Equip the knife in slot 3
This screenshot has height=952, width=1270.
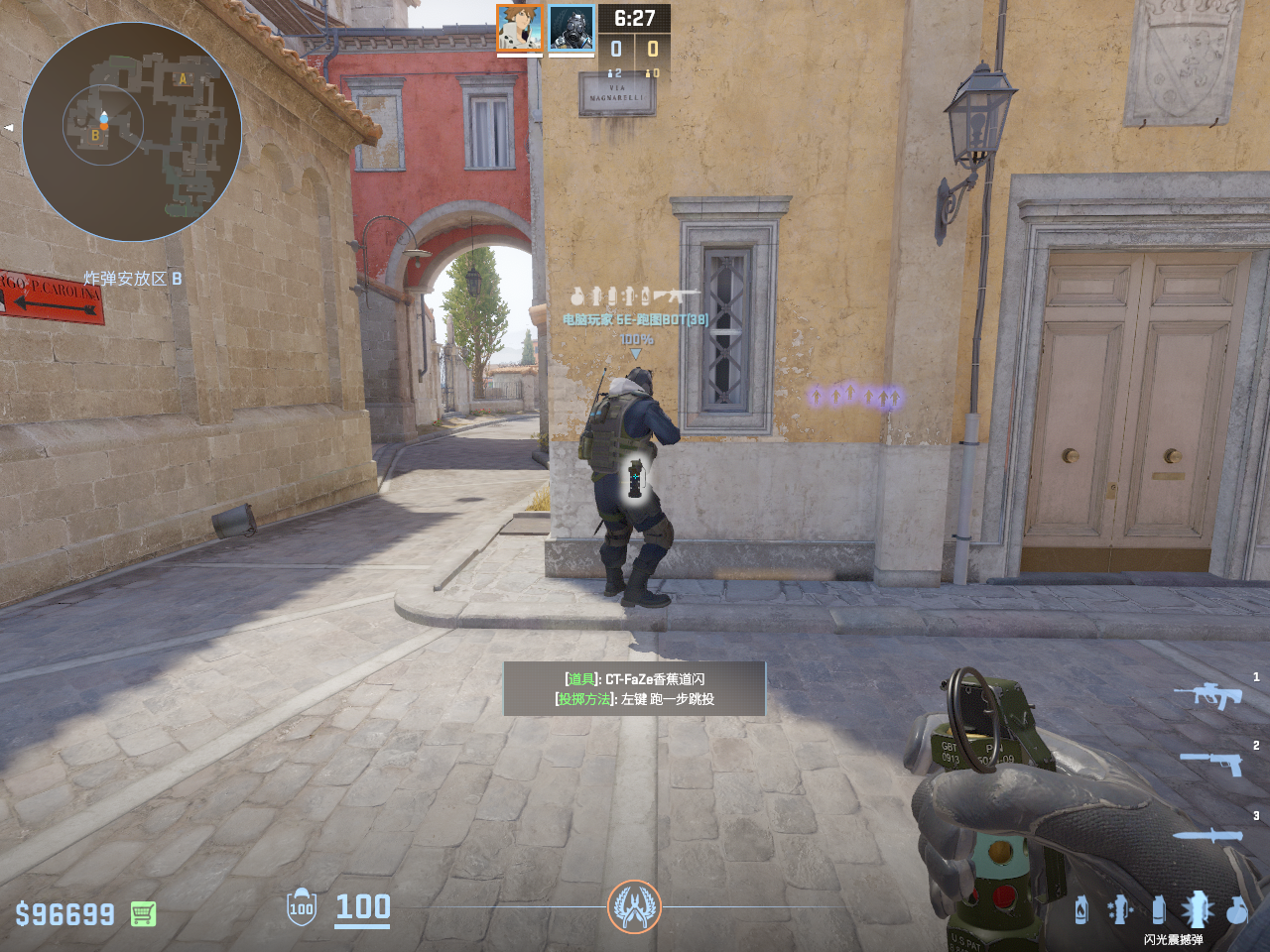pyautogui.click(x=1207, y=835)
